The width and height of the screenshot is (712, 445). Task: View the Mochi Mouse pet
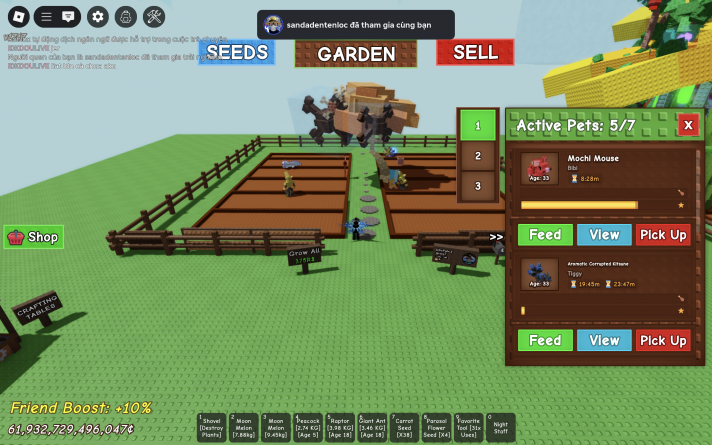[x=604, y=234]
